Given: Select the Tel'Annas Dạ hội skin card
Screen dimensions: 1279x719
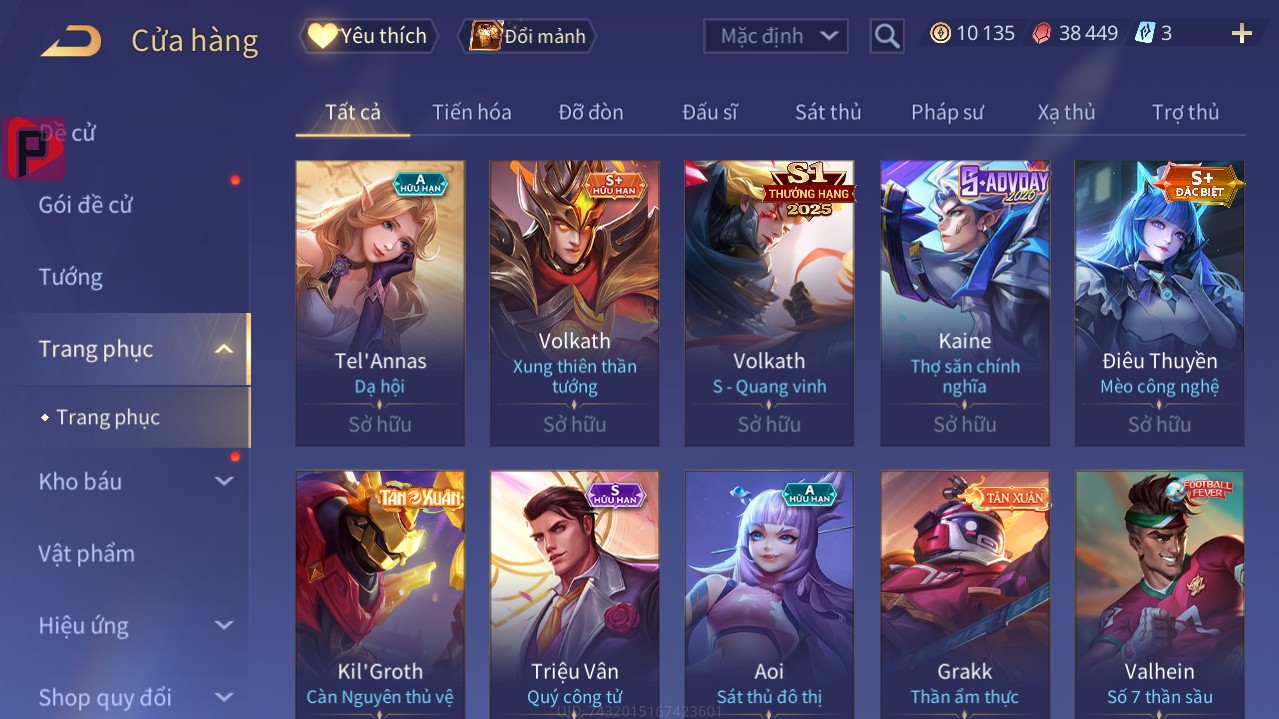Looking at the screenshot, I should [380, 300].
